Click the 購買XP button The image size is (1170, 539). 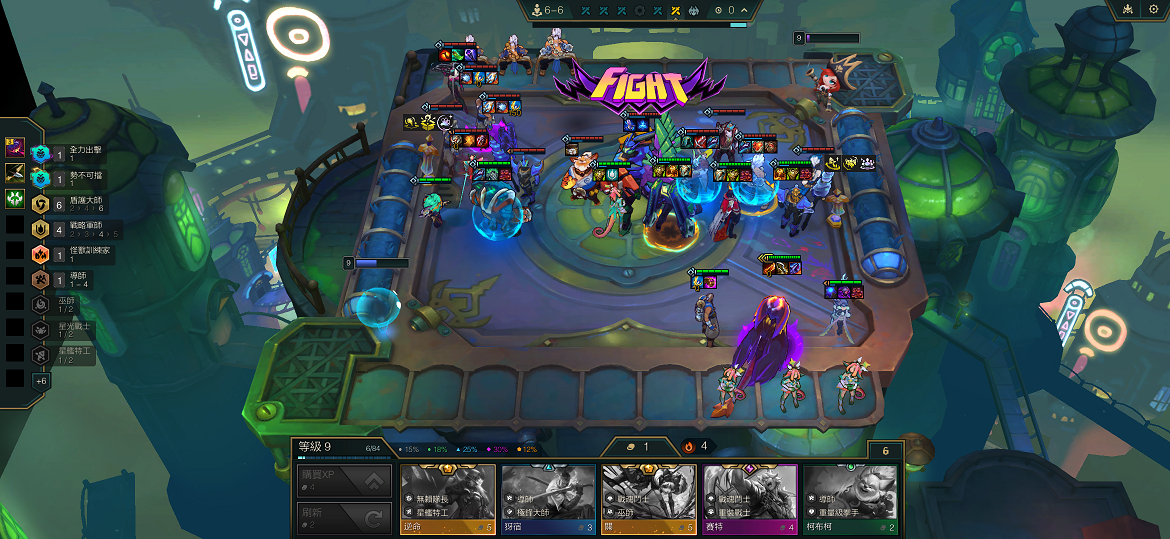(x=345, y=480)
